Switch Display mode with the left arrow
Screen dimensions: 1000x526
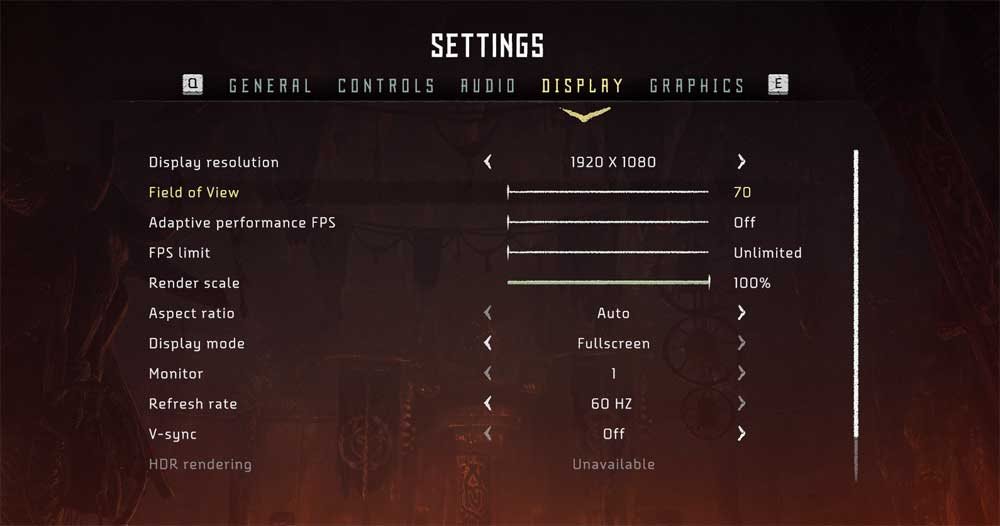click(x=488, y=343)
